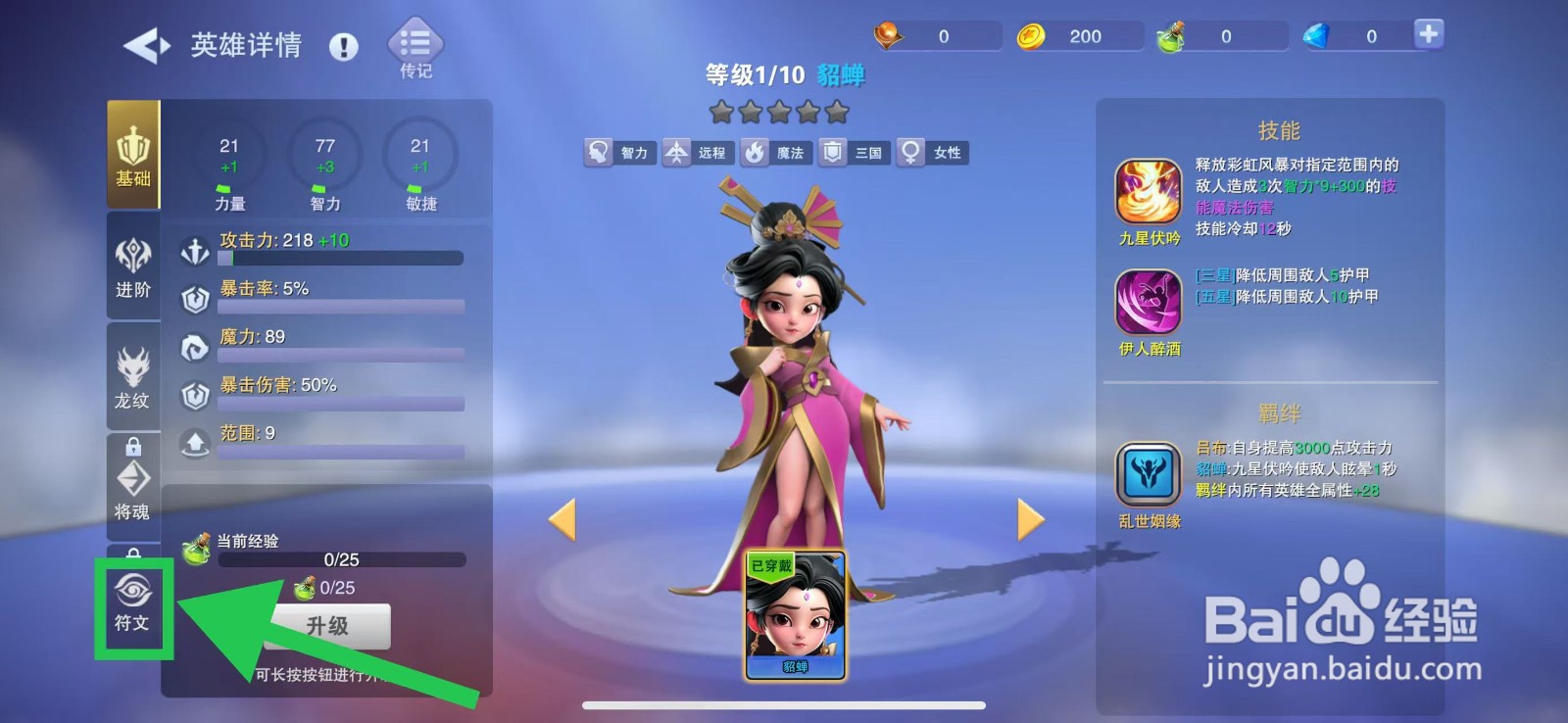
Task: View the 九星伏吟 skill icon
Action: click(1149, 193)
